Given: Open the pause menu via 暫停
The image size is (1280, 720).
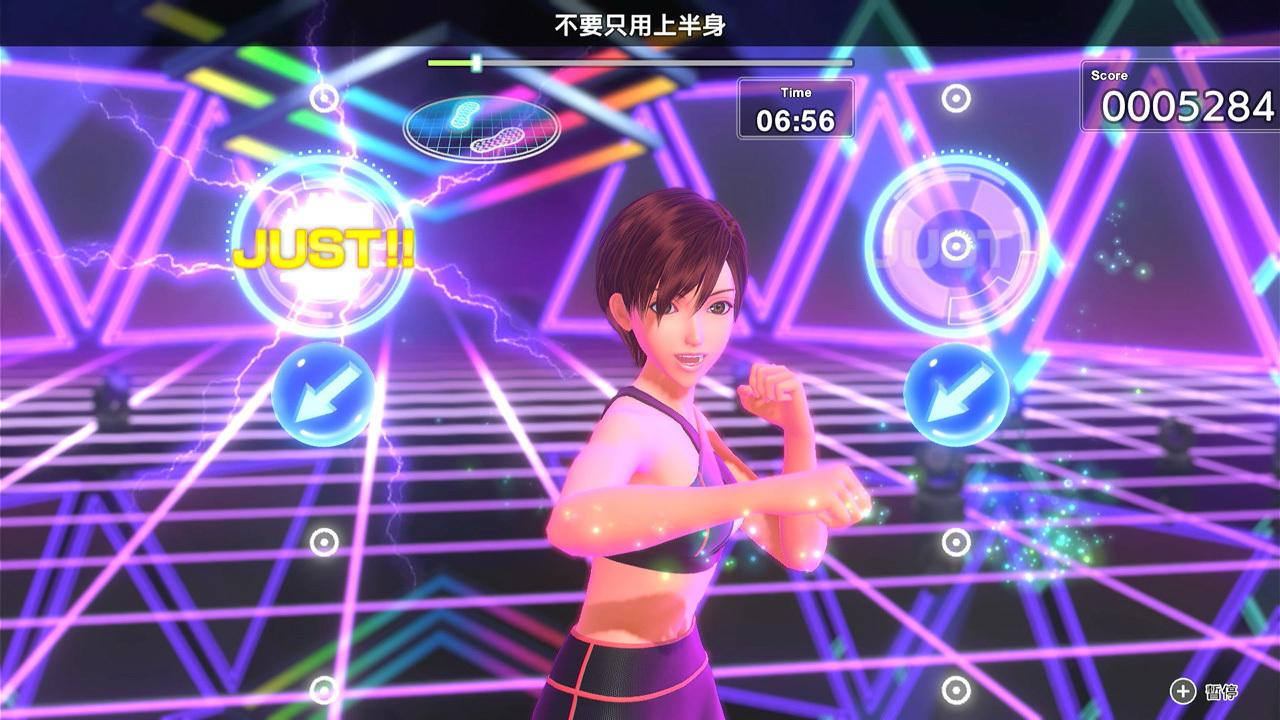Looking at the screenshot, I should [1222, 691].
